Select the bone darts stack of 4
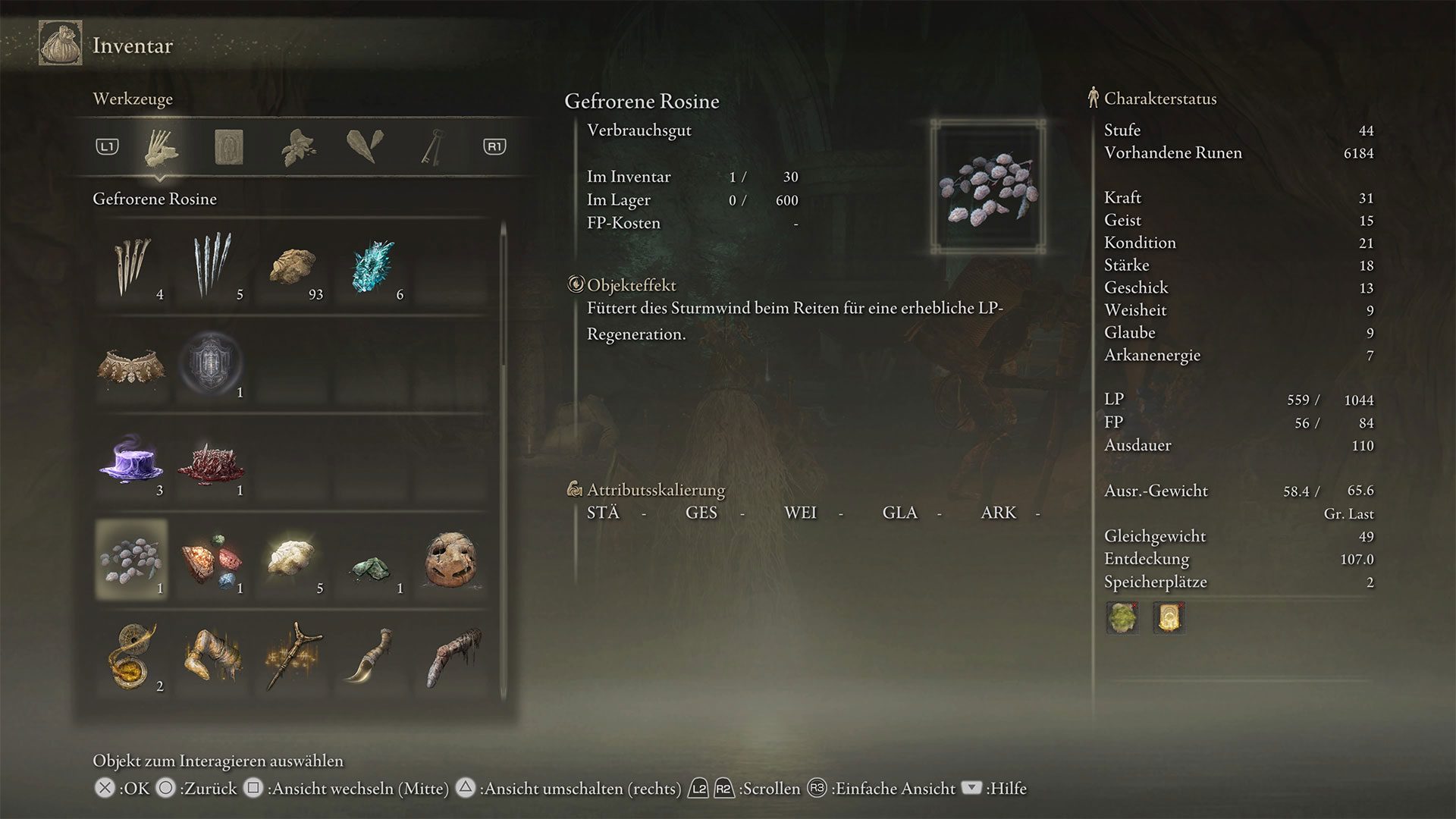The width and height of the screenshot is (1456, 819). tap(133, 267)
